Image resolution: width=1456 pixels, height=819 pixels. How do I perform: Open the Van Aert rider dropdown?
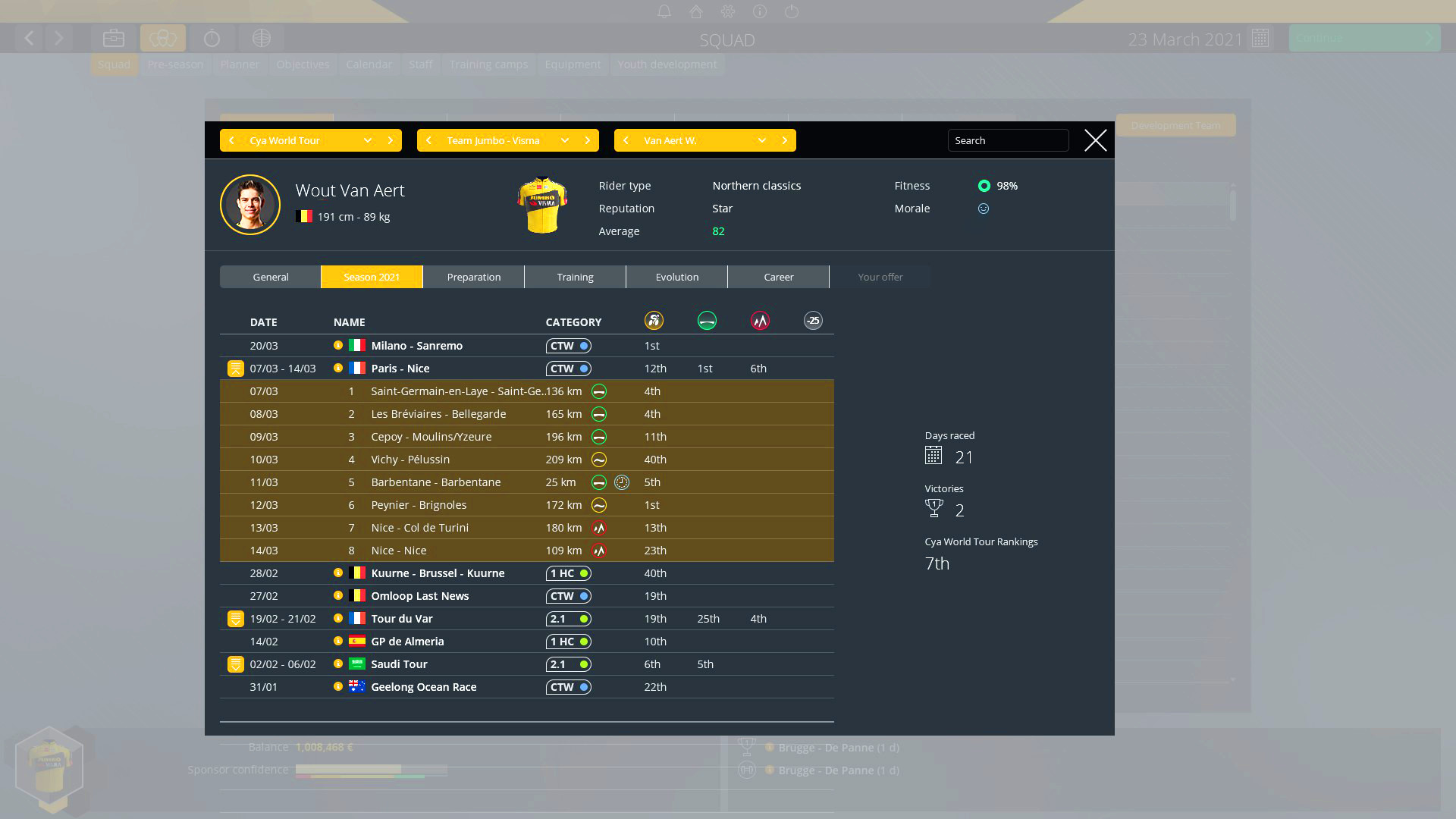pyautogui.click(x=761, y=140)
